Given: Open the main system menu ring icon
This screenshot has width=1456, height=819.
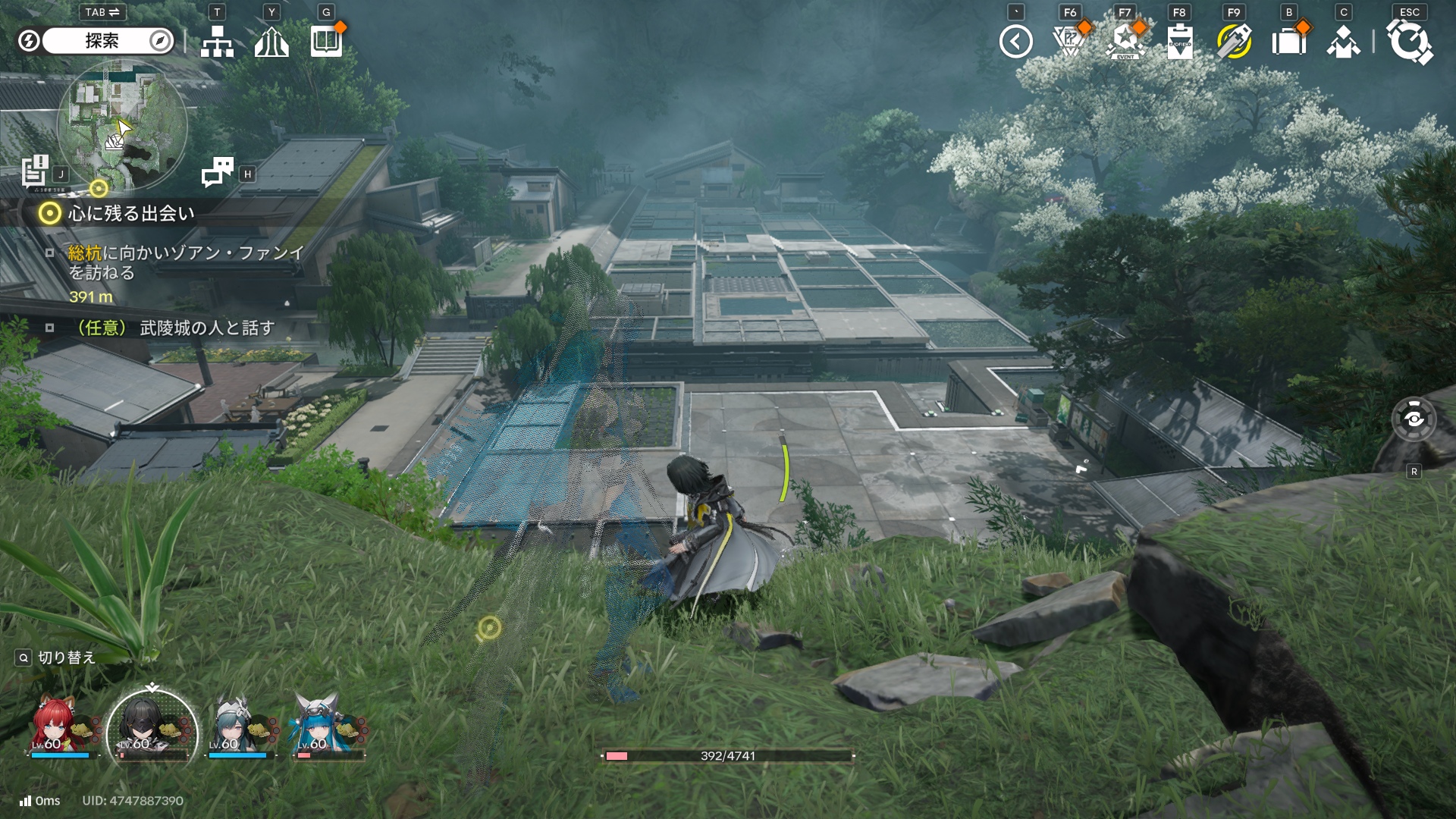Looking at the screenshot, I should (1409, 42).
